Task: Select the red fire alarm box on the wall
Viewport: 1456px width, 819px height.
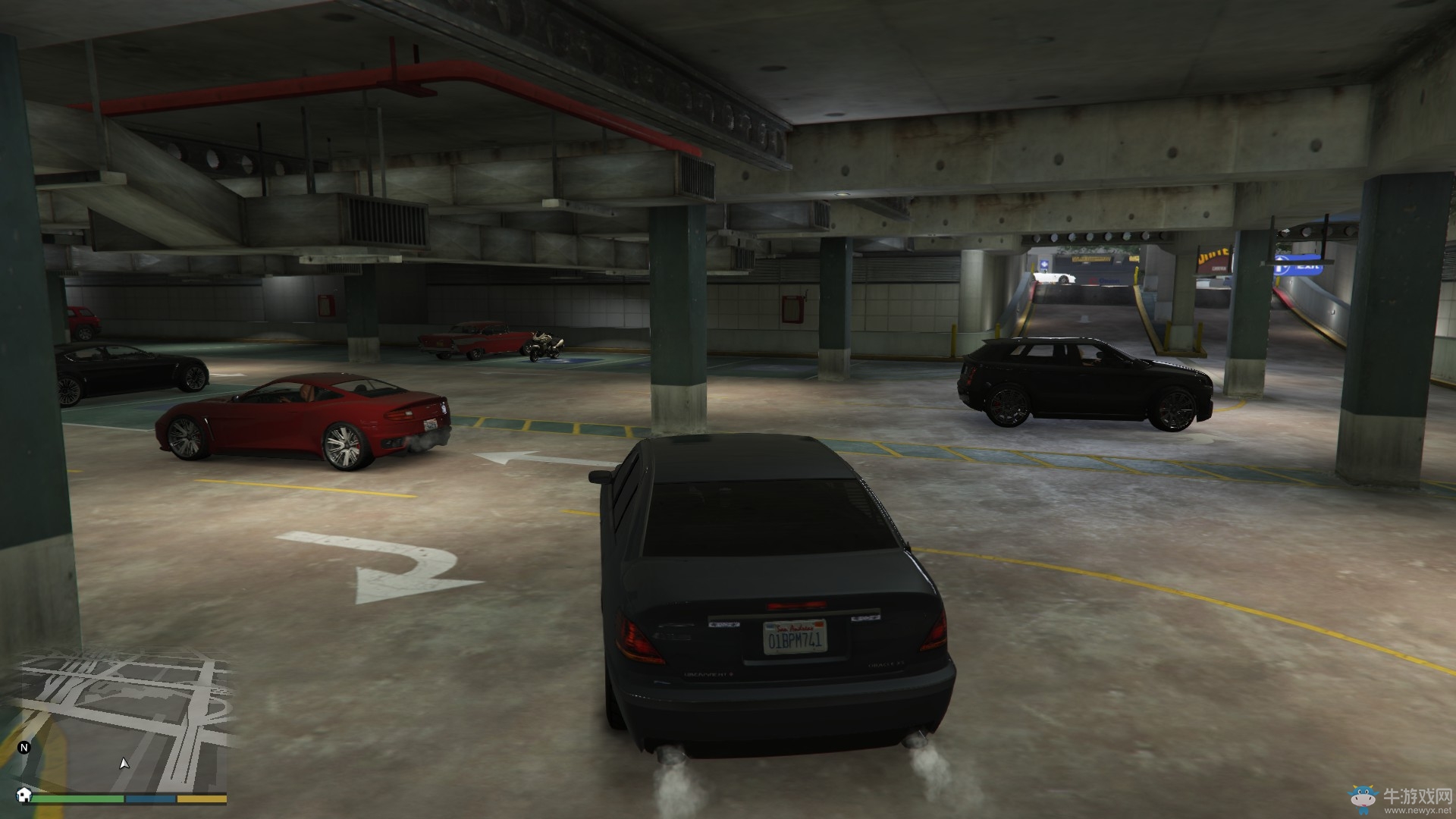Action: [325, 305]
